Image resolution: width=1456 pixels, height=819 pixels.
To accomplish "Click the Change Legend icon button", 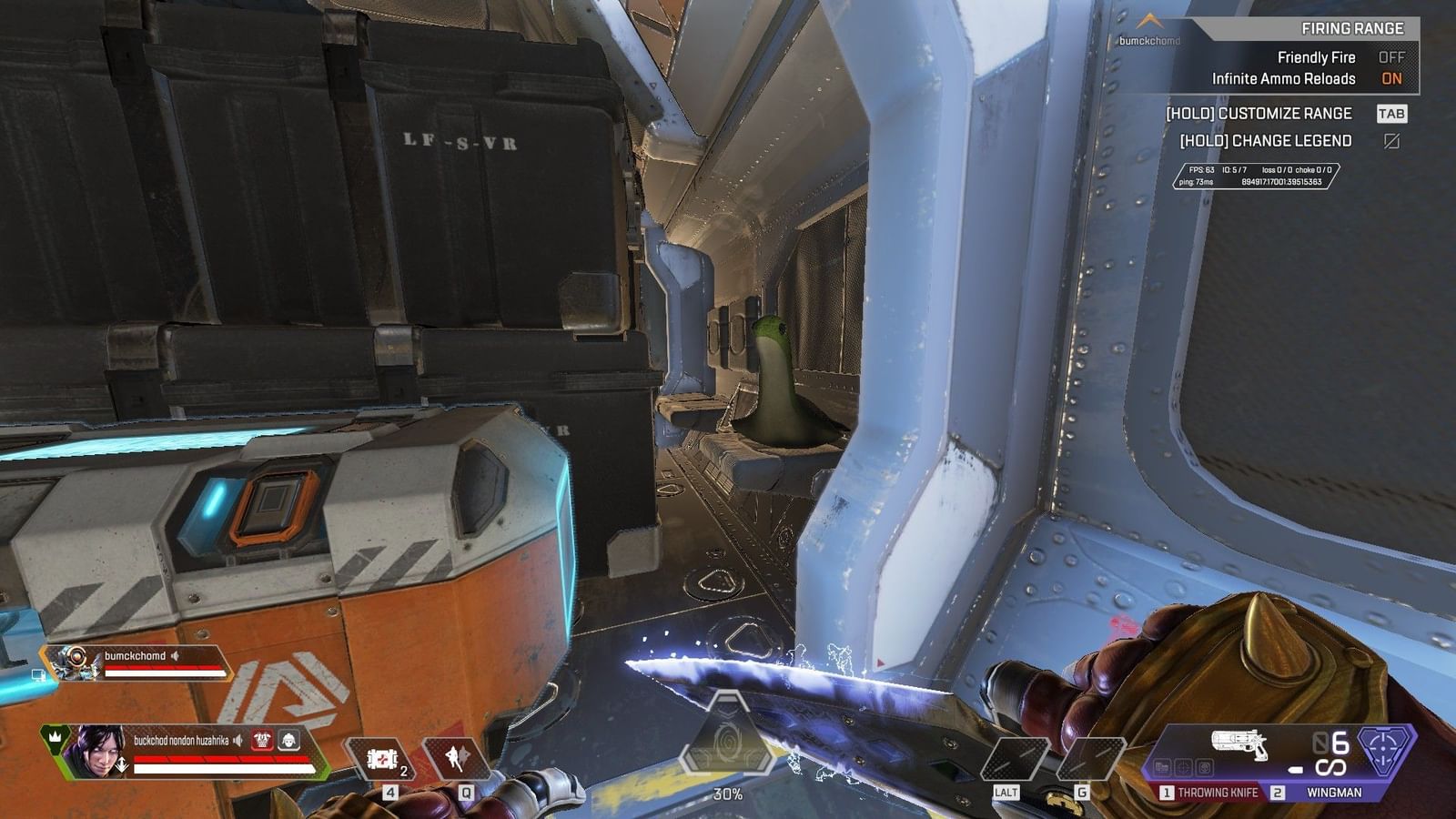I will click(x=1392, y=142).
